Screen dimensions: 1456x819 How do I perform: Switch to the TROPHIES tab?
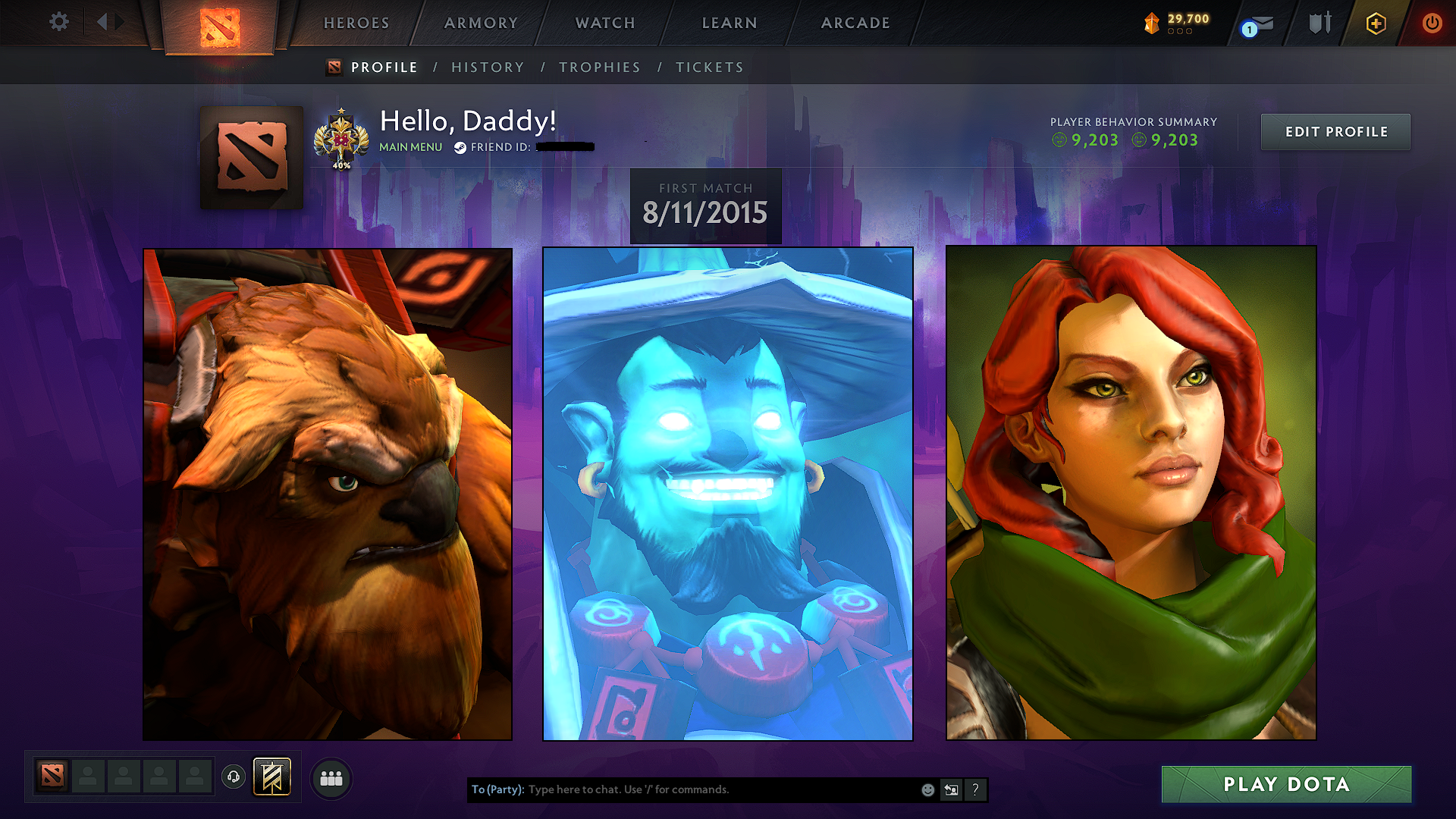(x=599, y=67)
